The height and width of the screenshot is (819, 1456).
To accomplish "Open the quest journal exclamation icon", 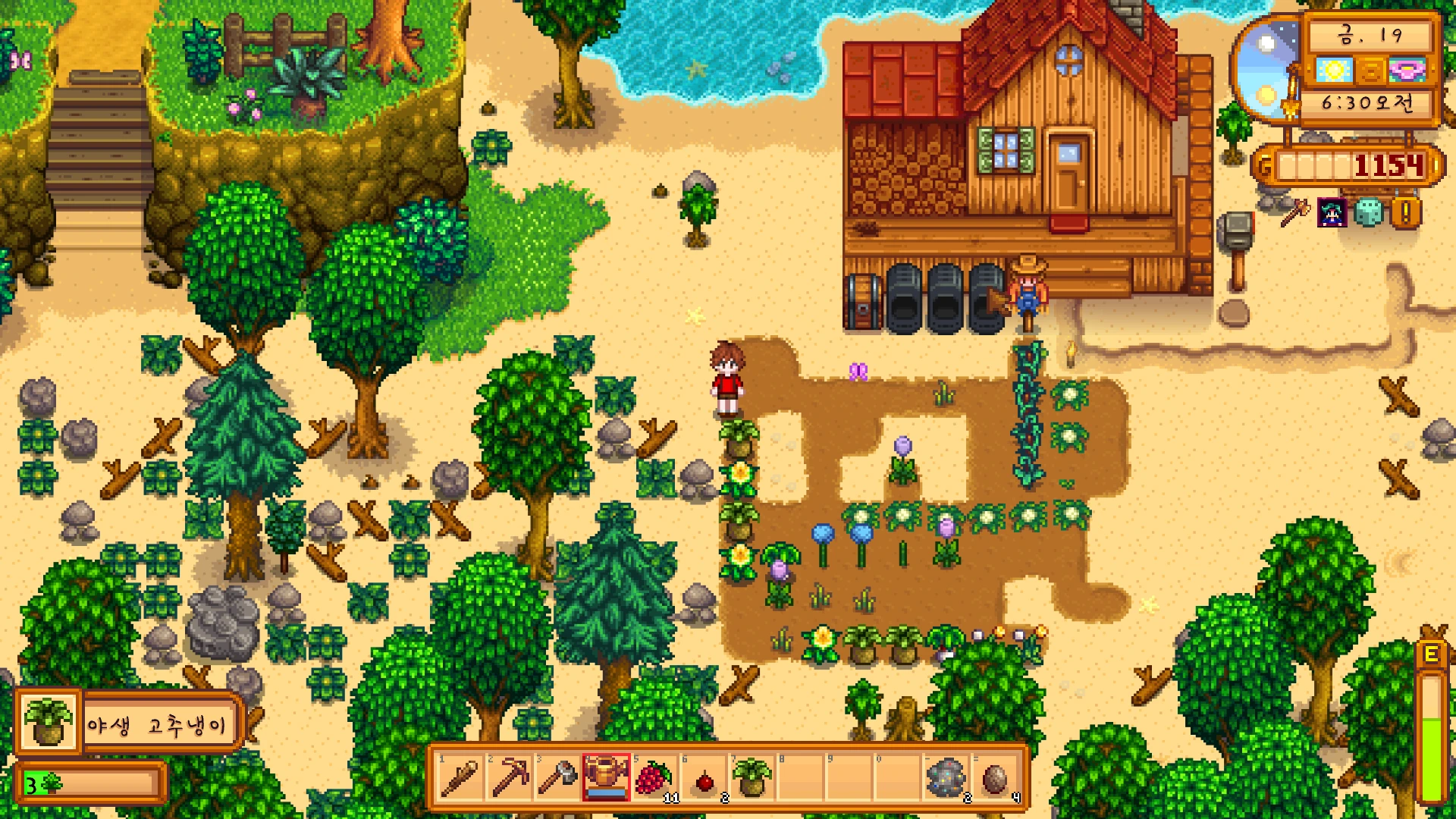I will click(1405, 213).
